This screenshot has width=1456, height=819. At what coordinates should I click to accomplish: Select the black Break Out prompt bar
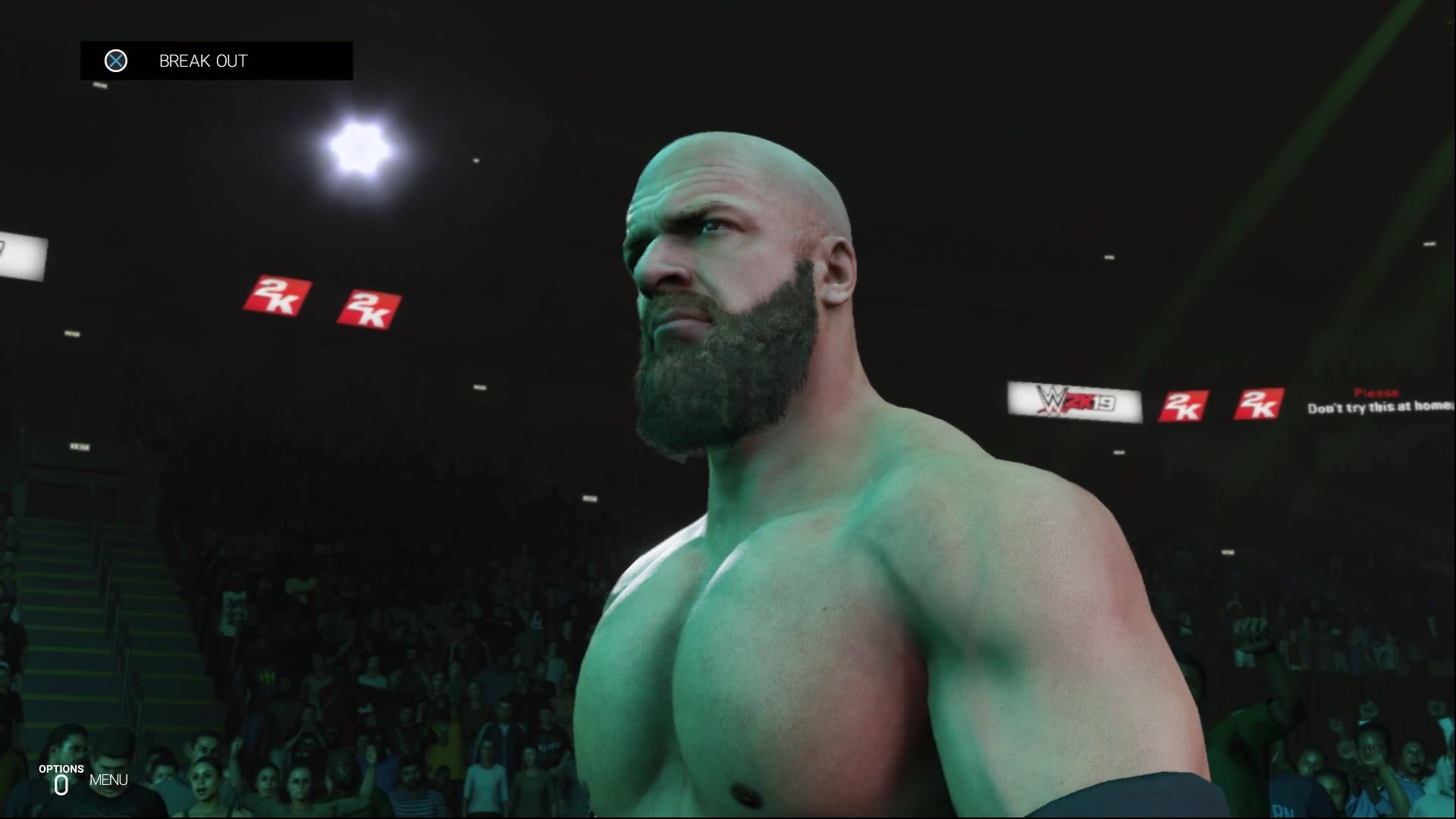coord(216,61)
